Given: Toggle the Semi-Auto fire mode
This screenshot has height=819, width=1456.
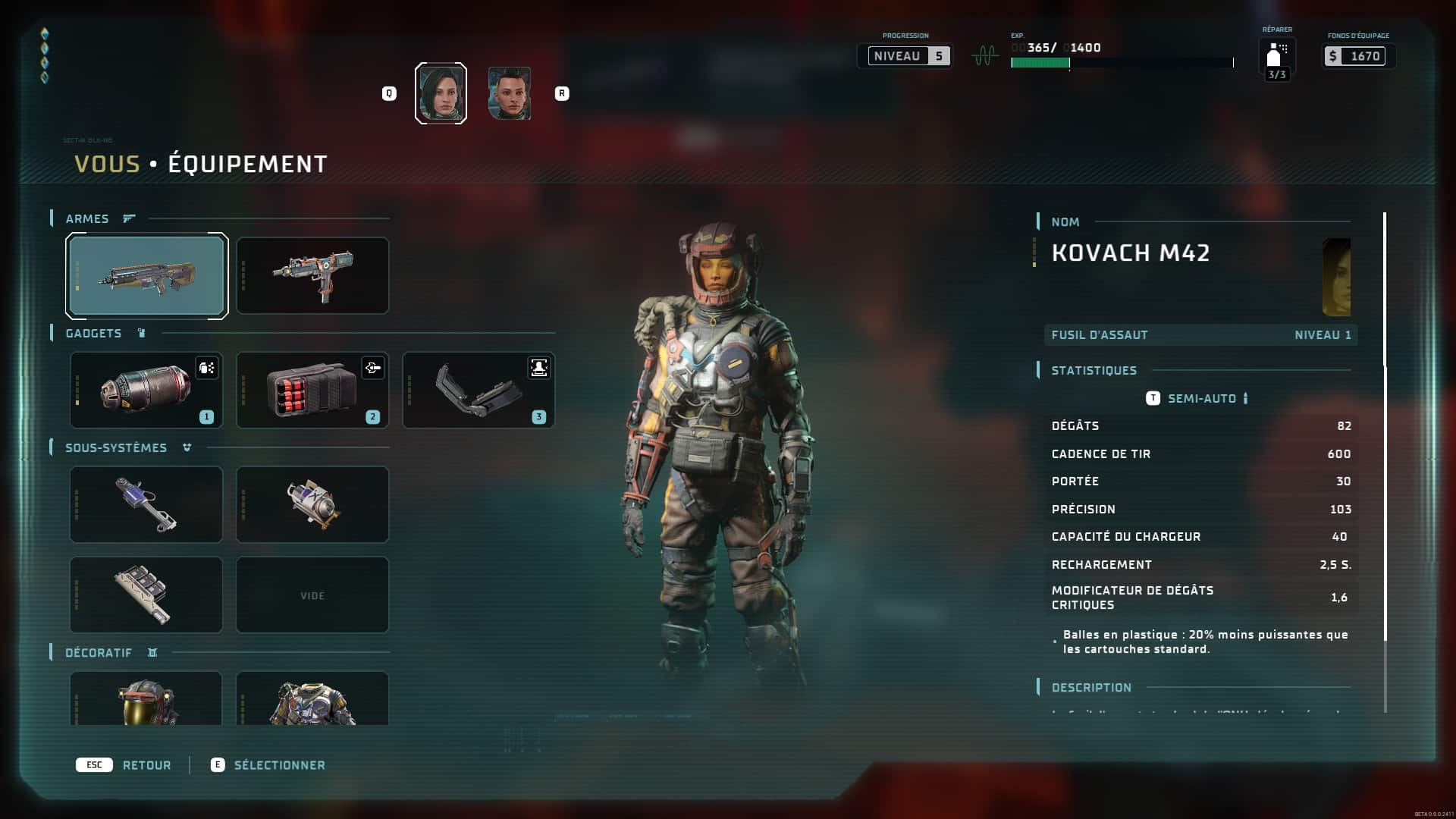Looking at the screenshot, I should click(x=1200, y=399).
